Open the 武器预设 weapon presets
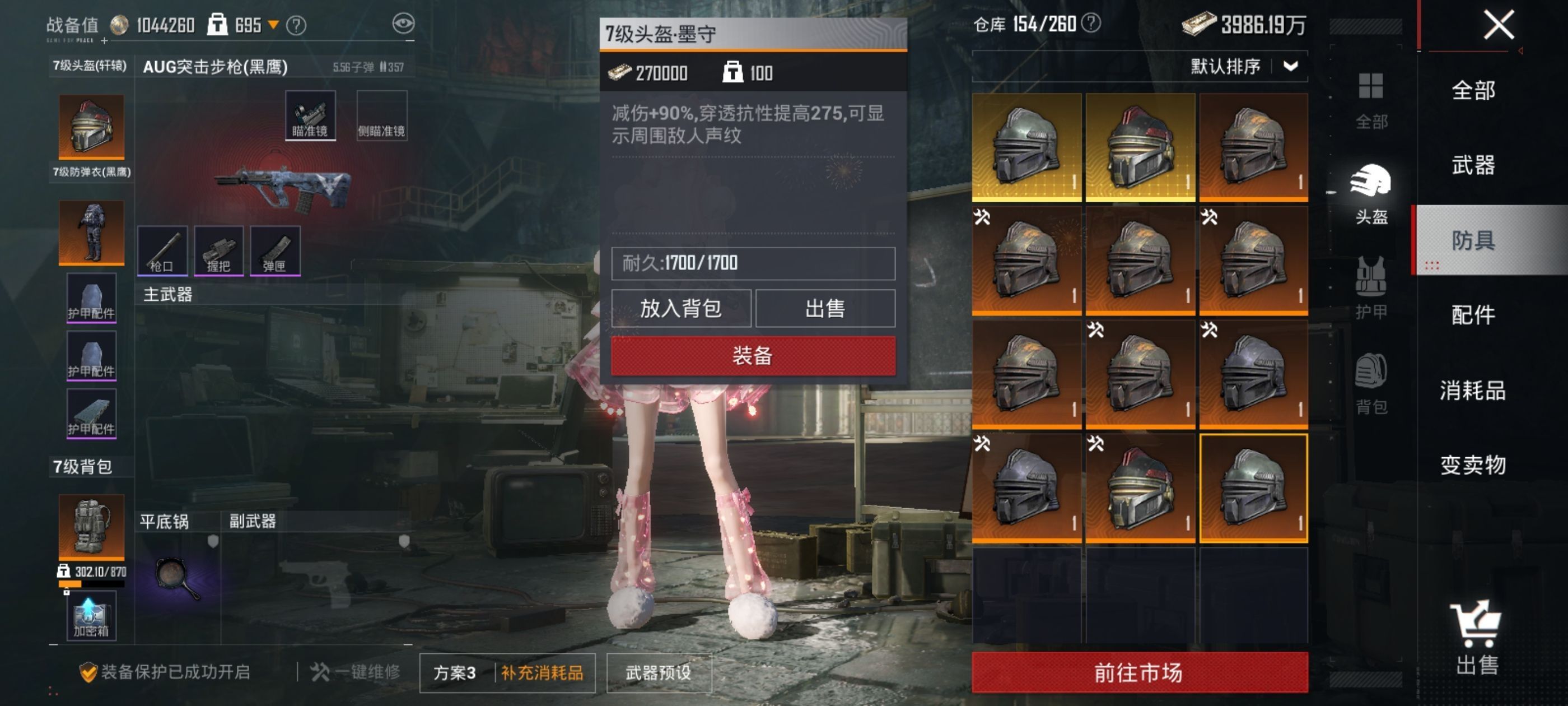 click(x=659, y=672)
